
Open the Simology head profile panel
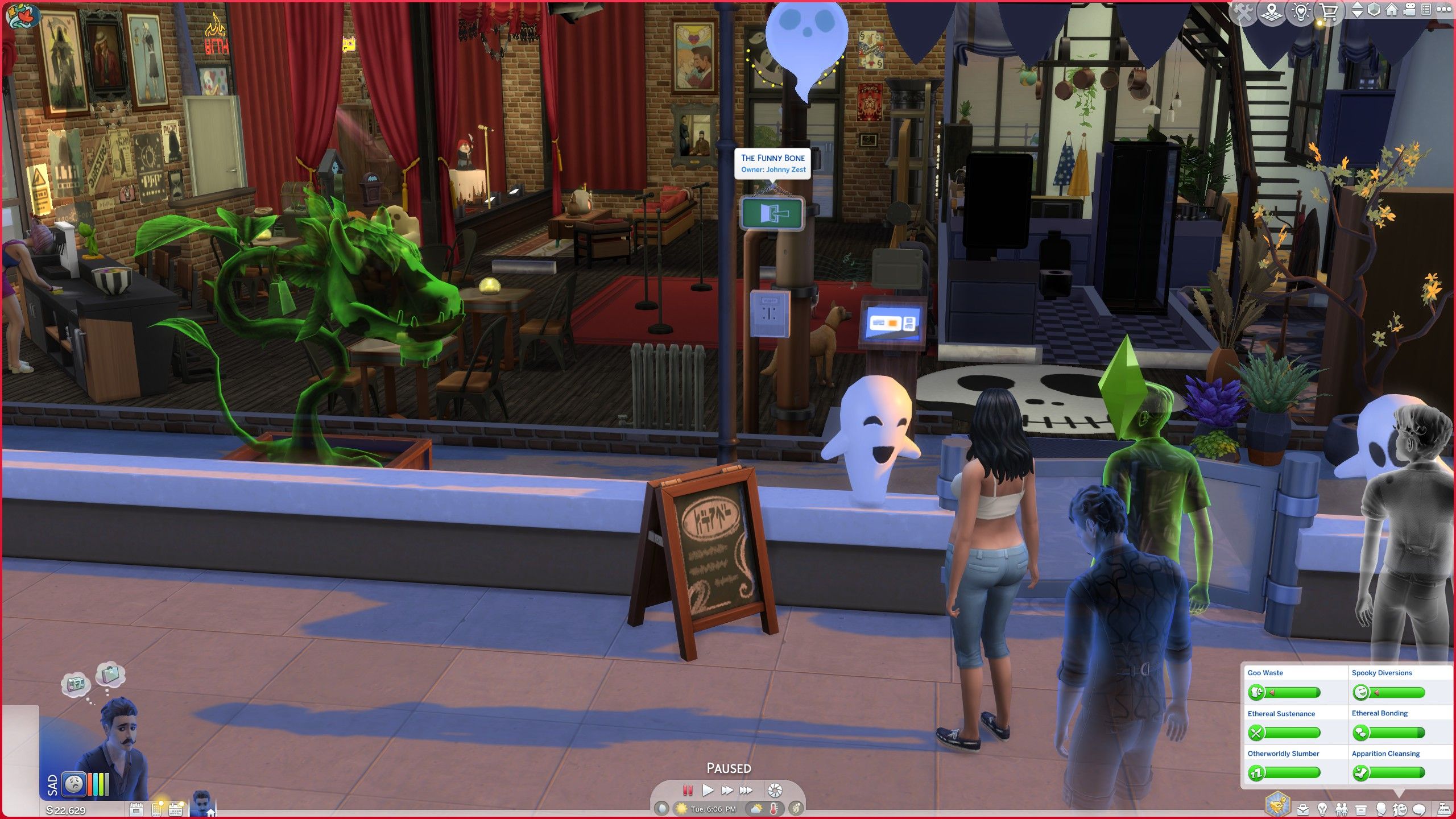[1380, 809]
